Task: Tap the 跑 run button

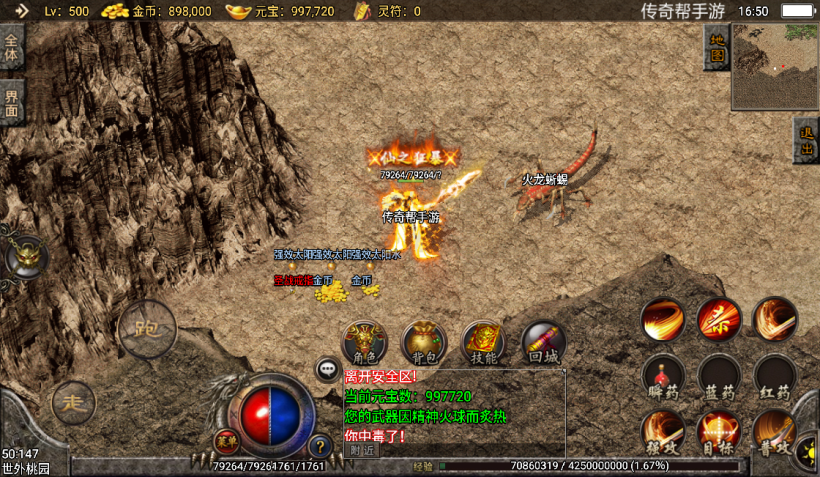Action: coord(147,329)
